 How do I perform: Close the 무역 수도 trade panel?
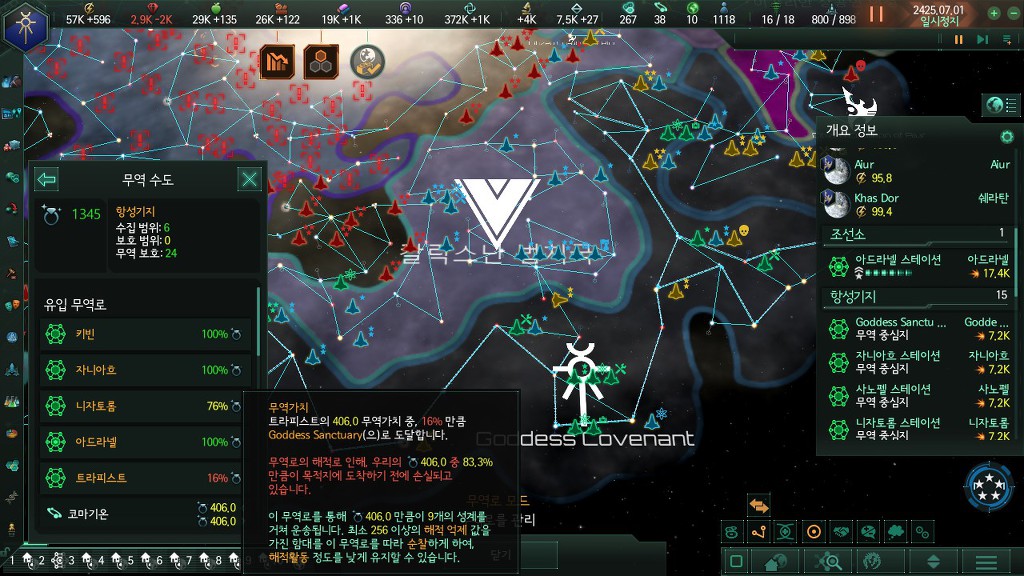[x=249, y=180]
